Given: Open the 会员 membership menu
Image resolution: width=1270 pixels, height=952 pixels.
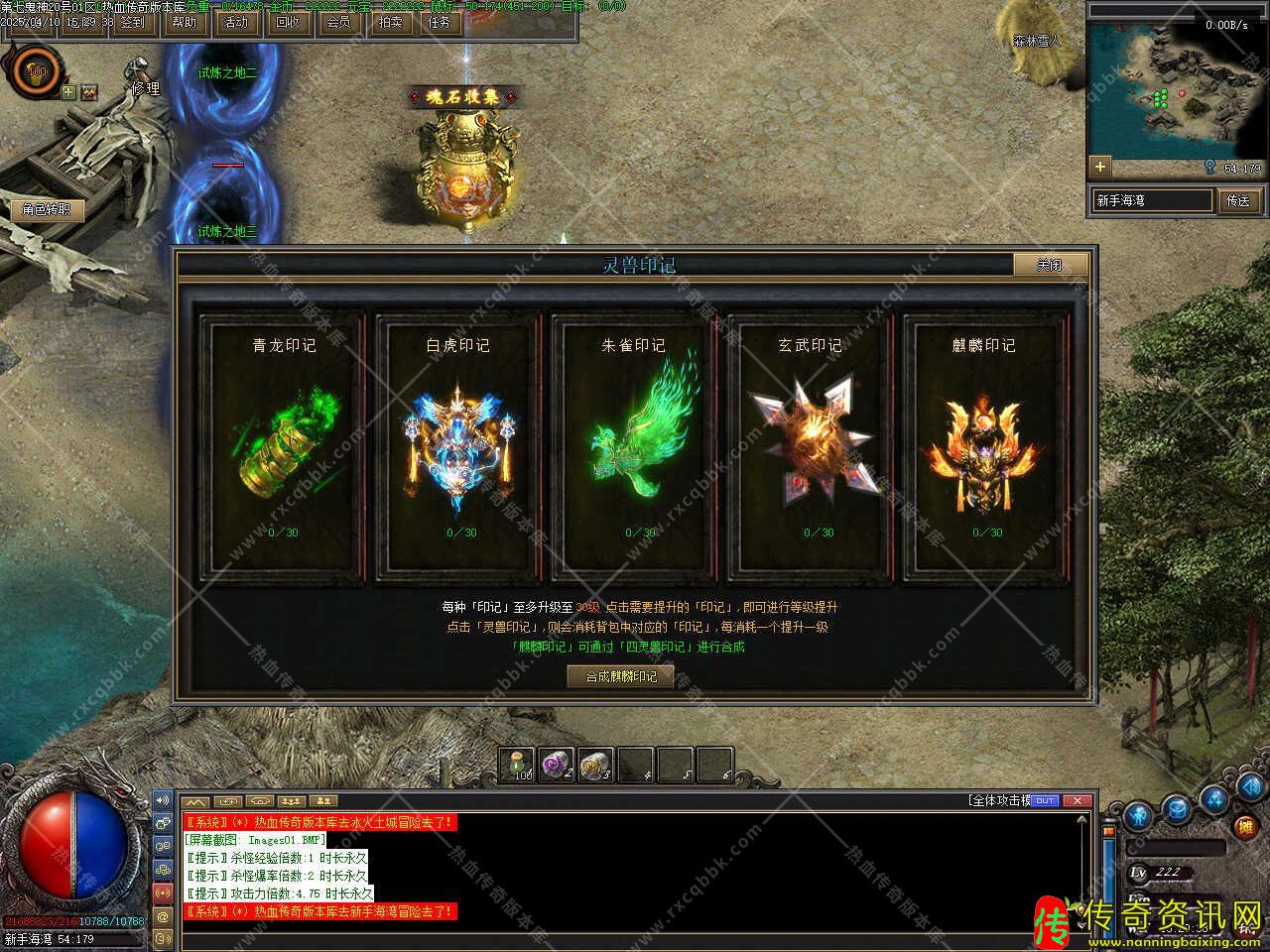Looking at the screenshot, I should (338, 22).
